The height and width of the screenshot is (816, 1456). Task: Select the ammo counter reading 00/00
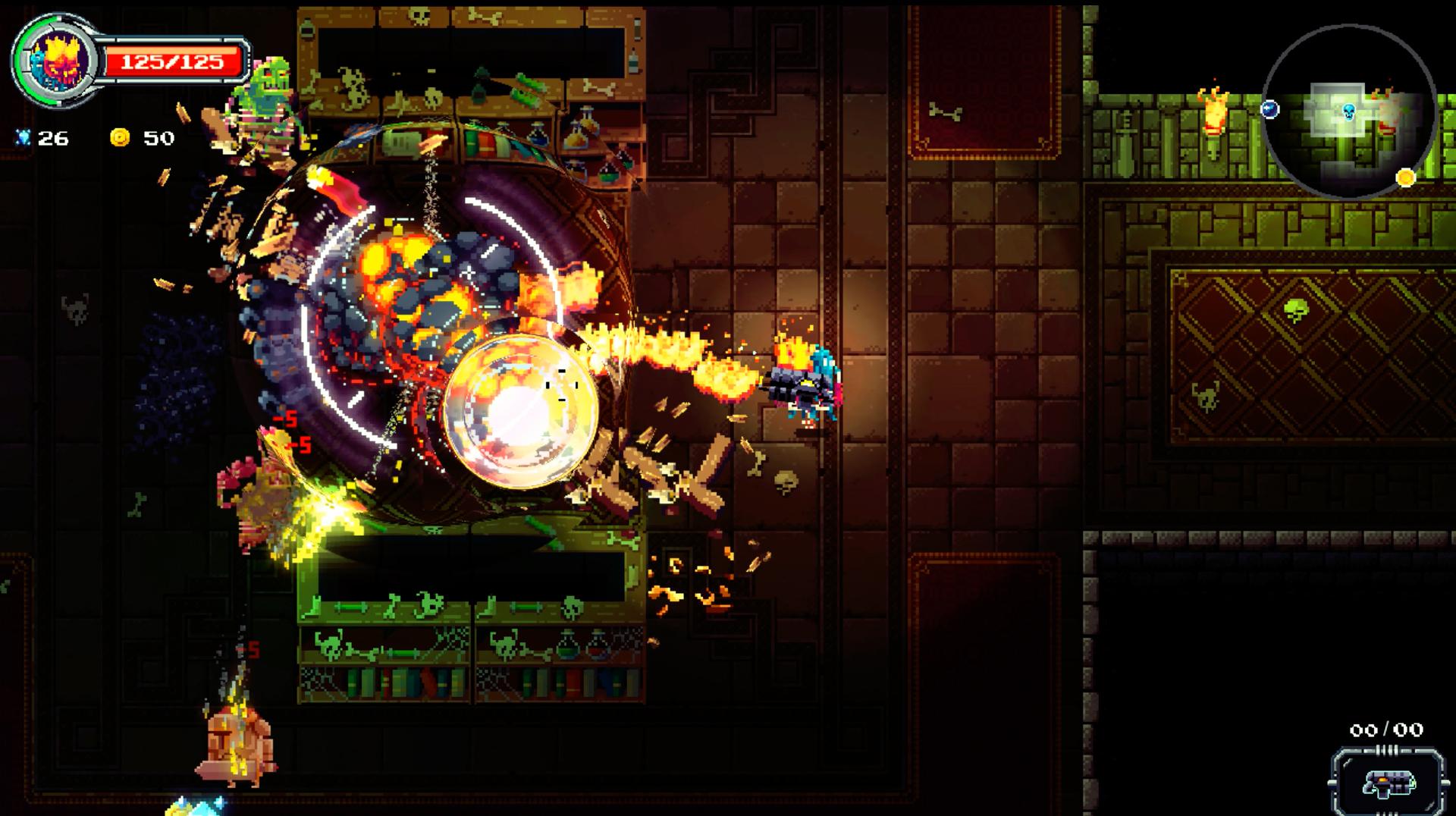click(1386, 730)
